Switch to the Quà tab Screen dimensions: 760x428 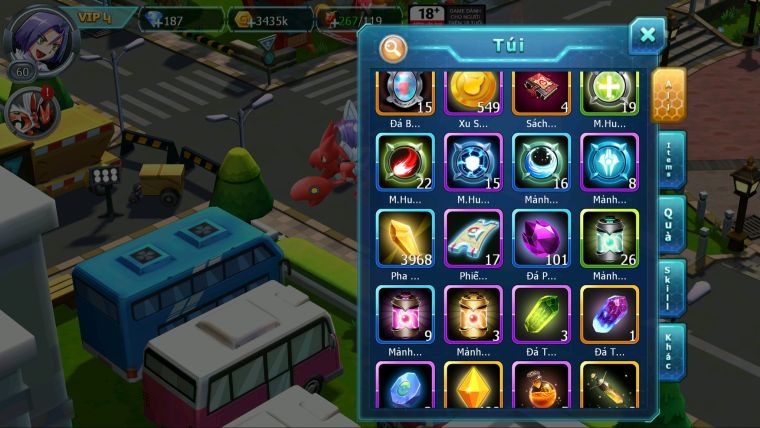(668, 223)
